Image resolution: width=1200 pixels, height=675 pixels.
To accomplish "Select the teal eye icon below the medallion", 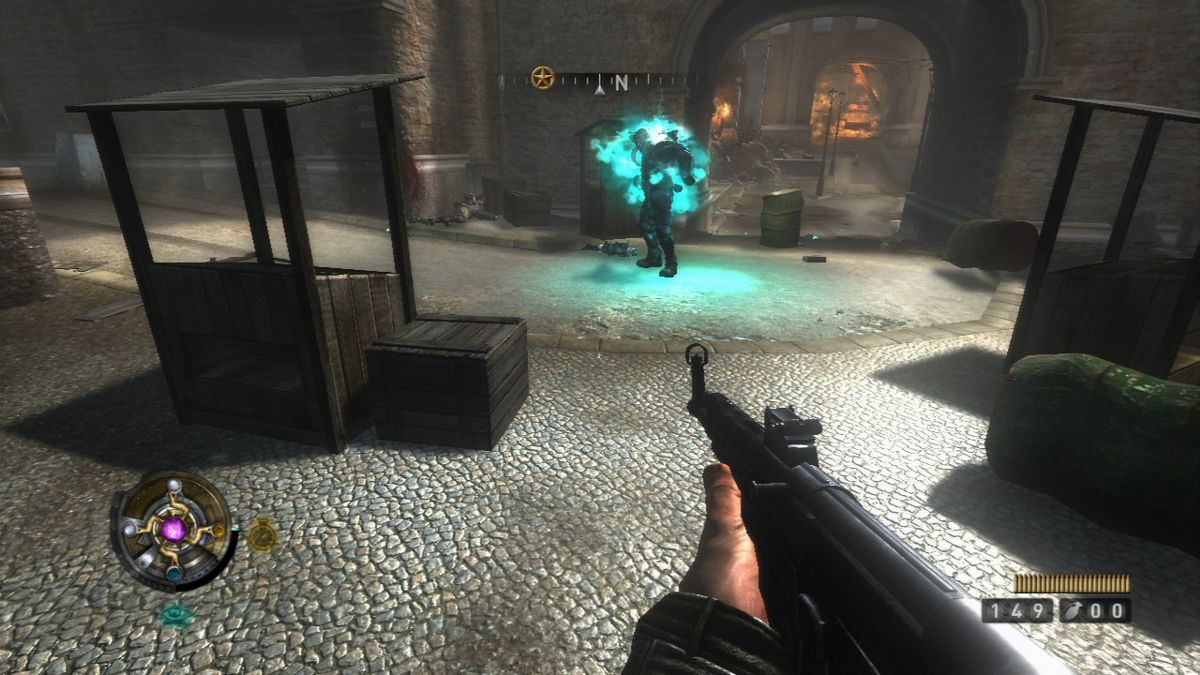I will 177,614.
